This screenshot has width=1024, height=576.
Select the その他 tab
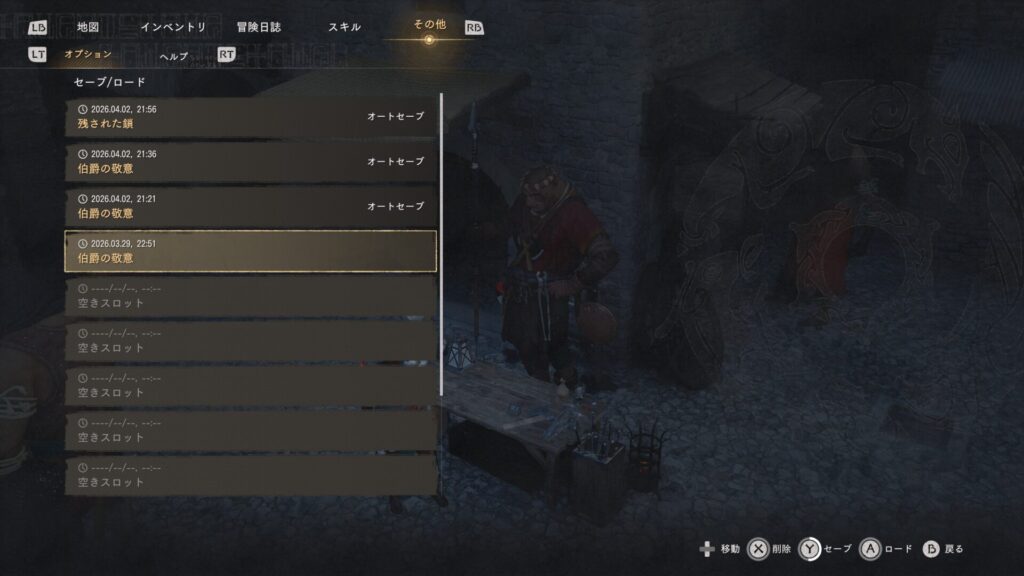(429, 25)
